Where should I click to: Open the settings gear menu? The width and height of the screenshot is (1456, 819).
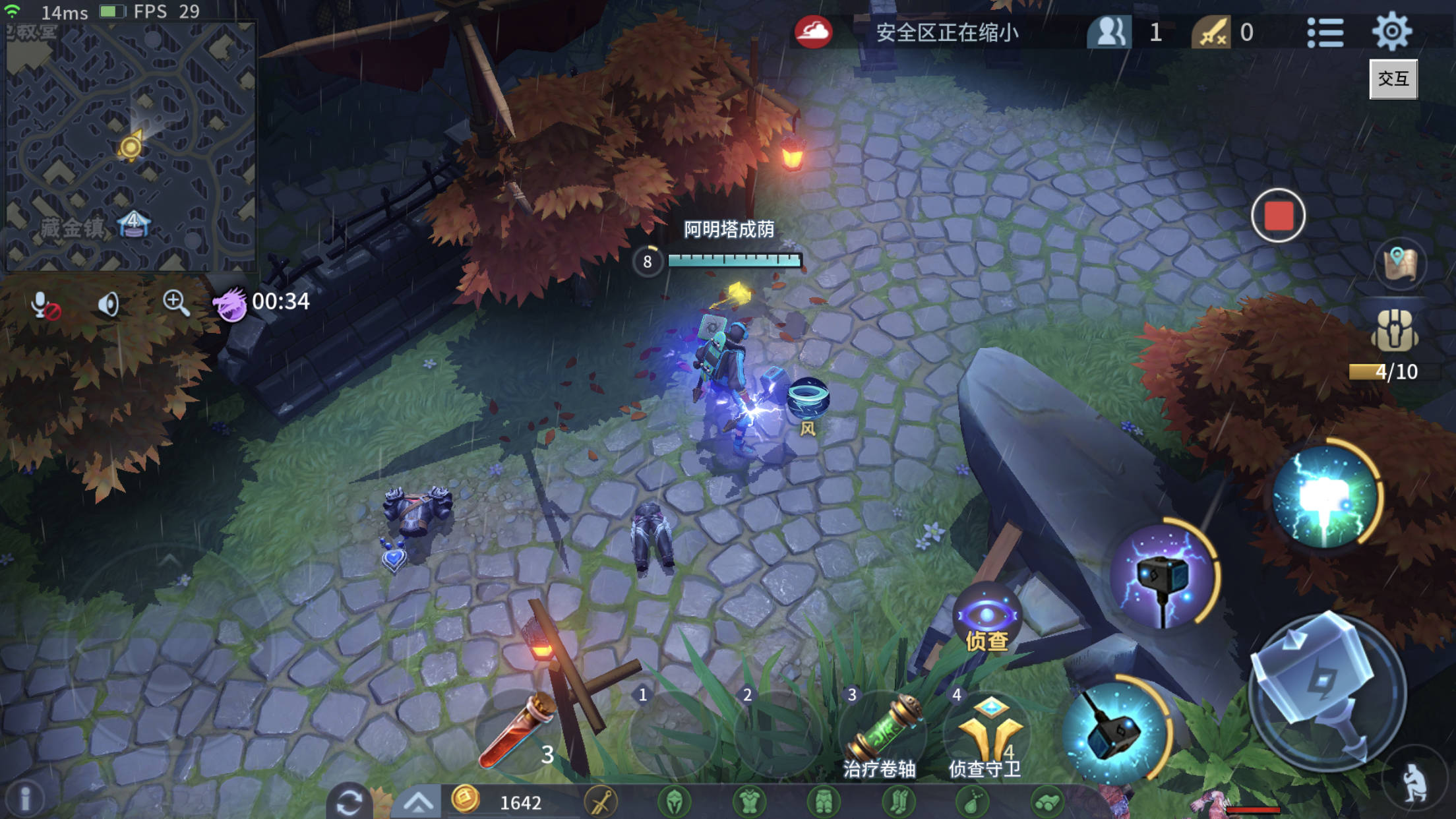click(x=1391, y=31)
